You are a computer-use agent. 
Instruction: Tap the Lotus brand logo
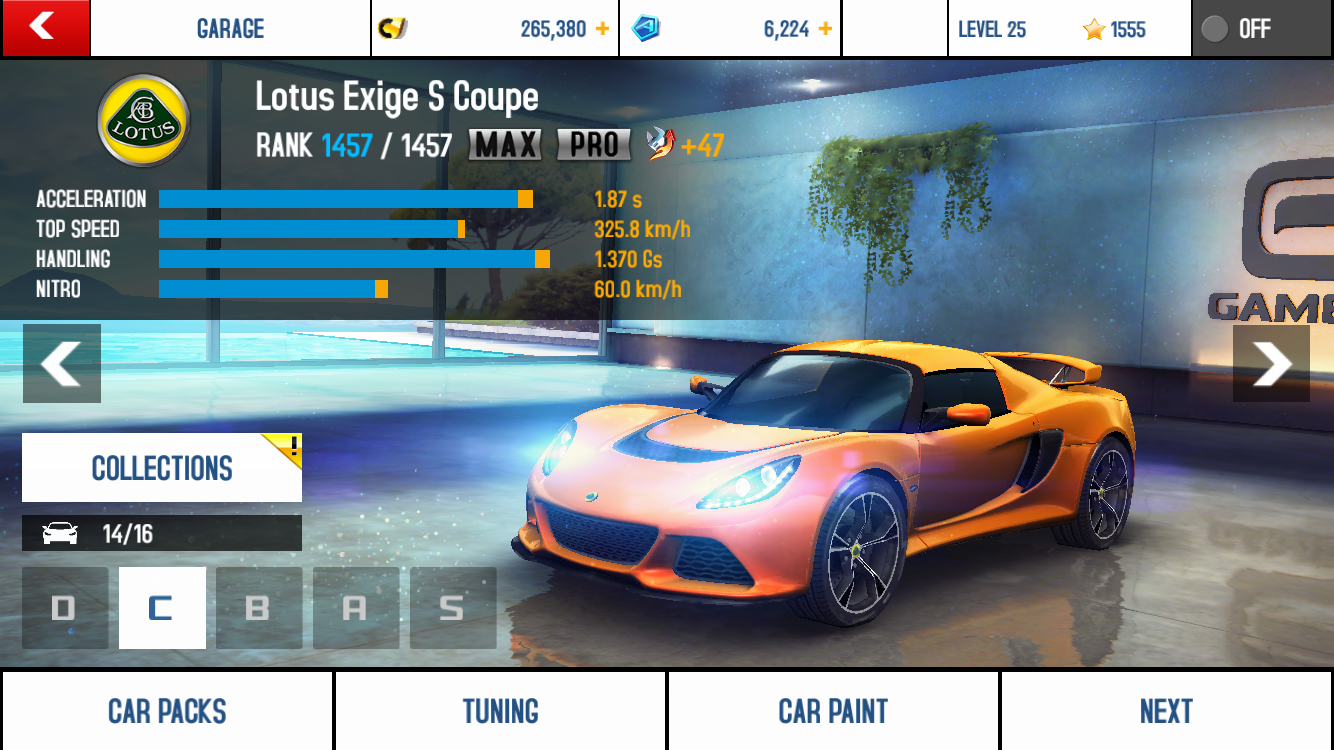point(143,121)
